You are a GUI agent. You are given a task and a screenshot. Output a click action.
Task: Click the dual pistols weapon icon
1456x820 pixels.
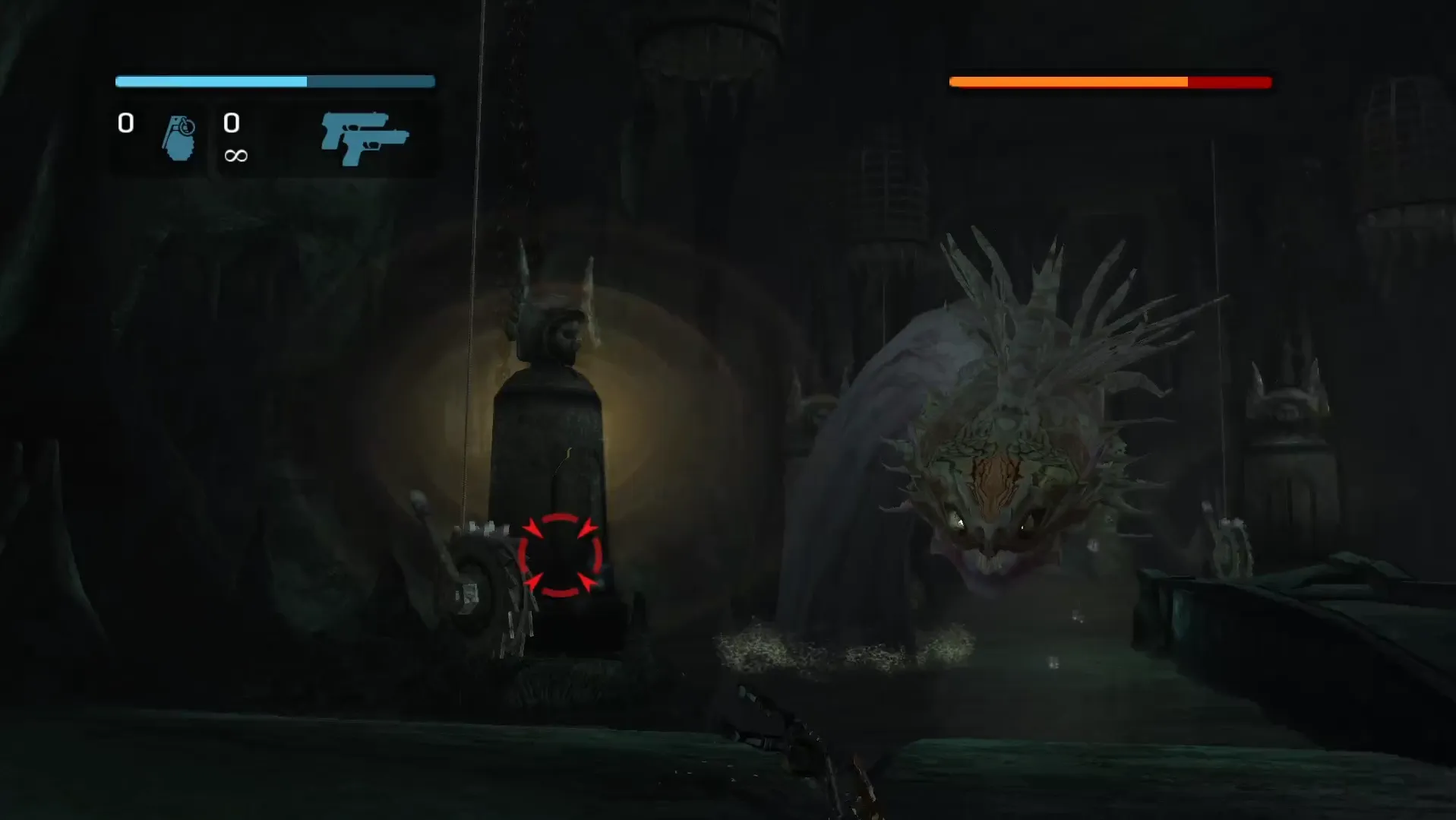pos(365,138)
